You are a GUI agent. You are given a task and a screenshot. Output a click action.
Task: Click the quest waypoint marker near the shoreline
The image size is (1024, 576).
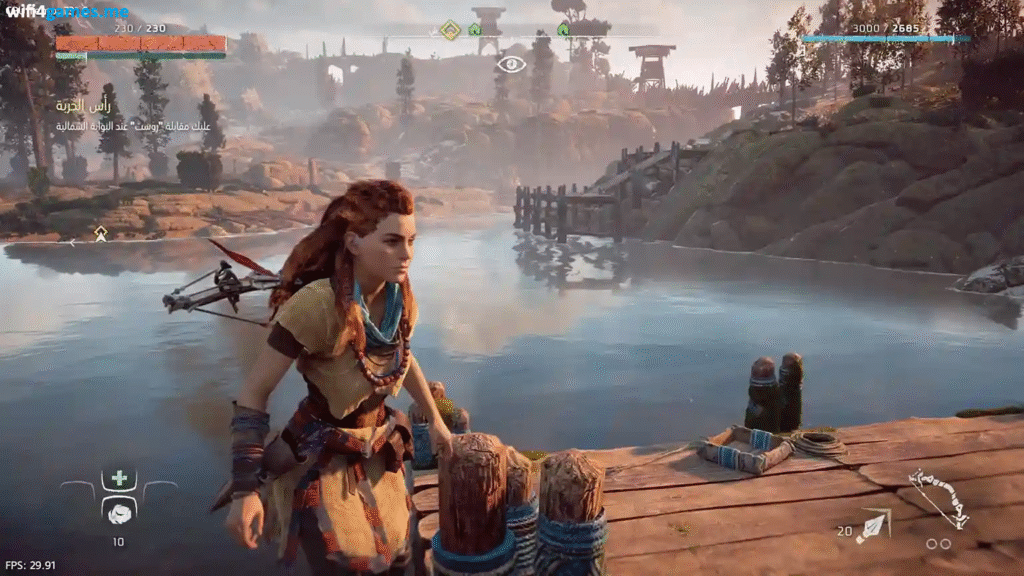pyautogui.click(x=101, y=233)
